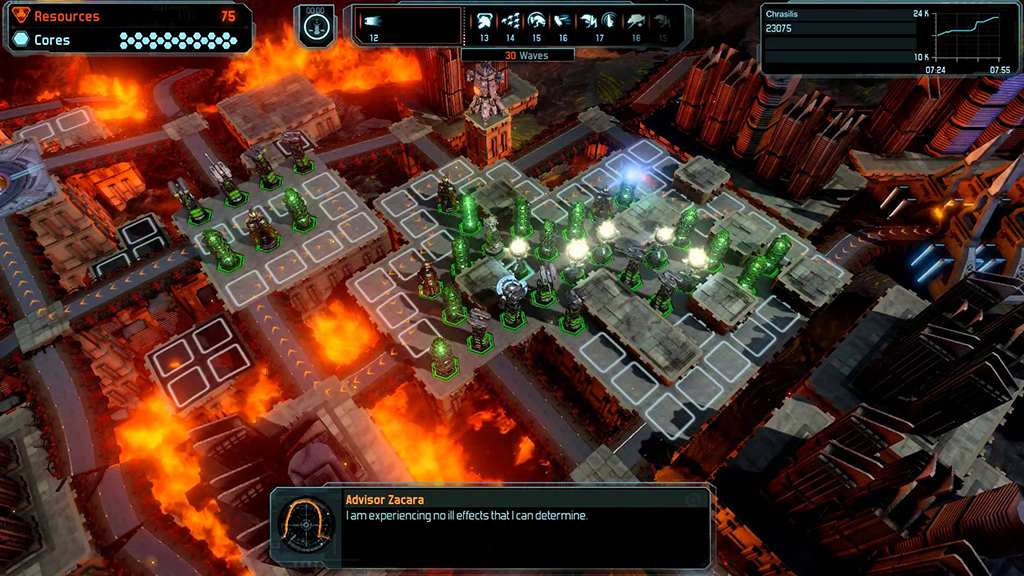Choose the wave 14 swarm icon
Image resolution: width=1024 pixels, height=576 pixels.
point(511,21)
